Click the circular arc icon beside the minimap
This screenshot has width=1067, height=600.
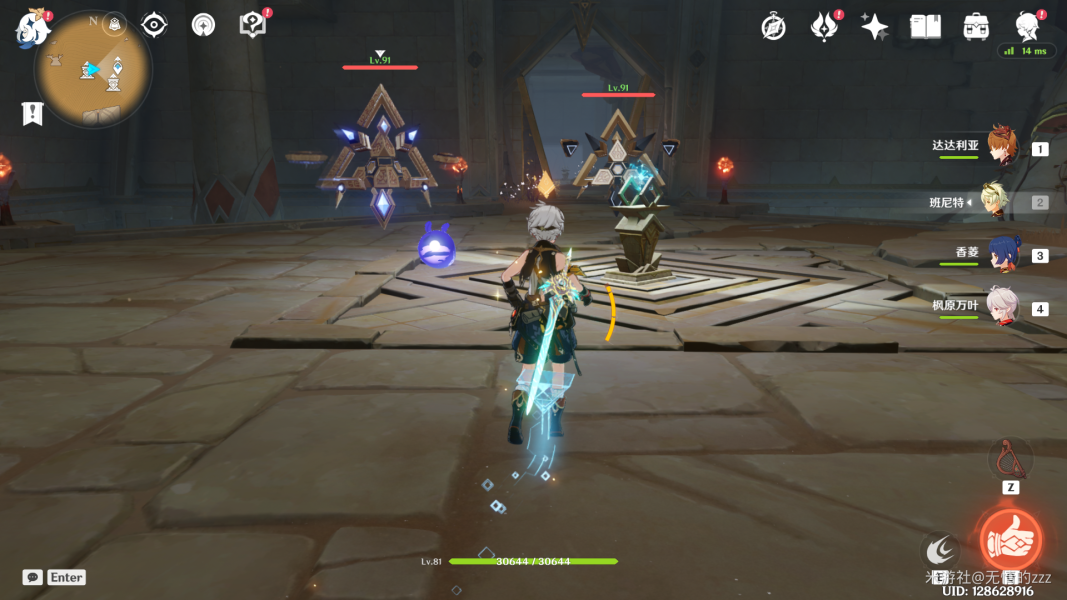pos(204,26)
